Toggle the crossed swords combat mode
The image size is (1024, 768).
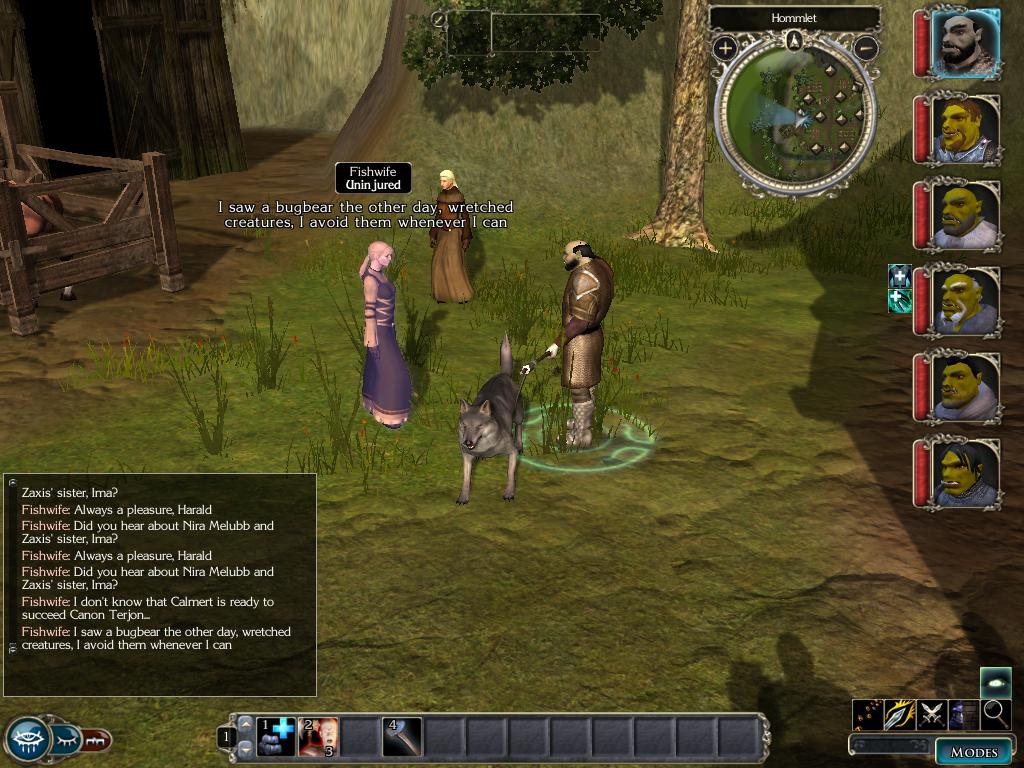(x=932, y=714)
